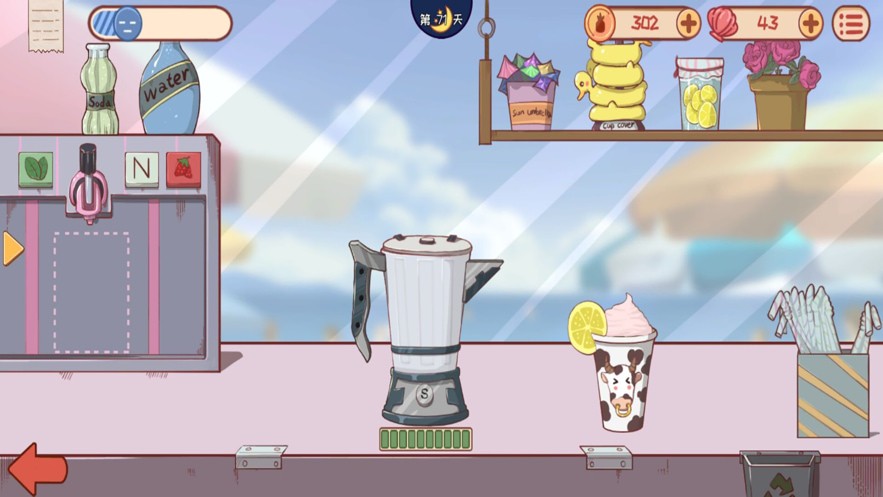The image size is (883, 497).
Task: Add more pineapple coins with the plus button
Action: [x=688, y=23]
